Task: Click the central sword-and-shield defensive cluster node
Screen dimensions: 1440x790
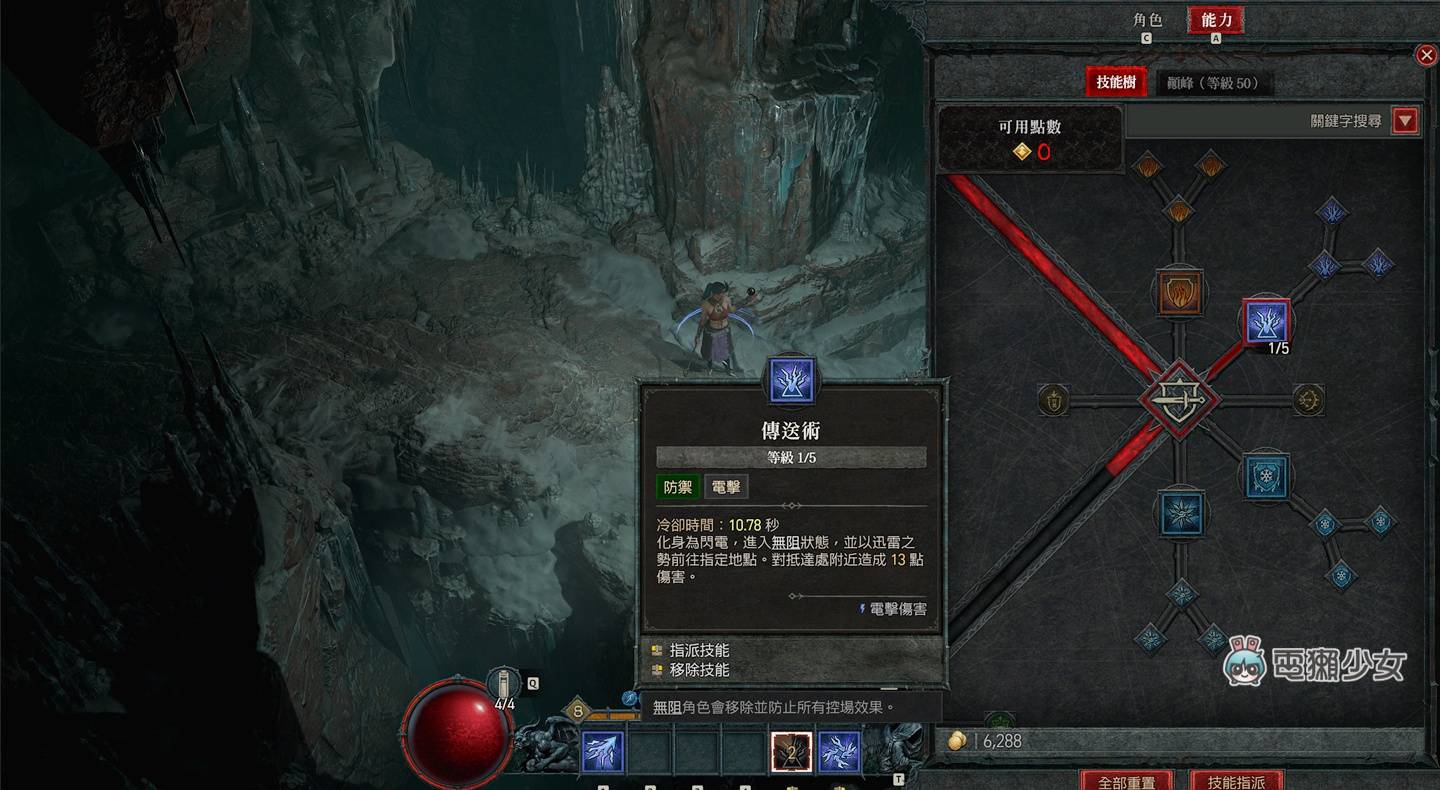Action: pos(1180,400)
